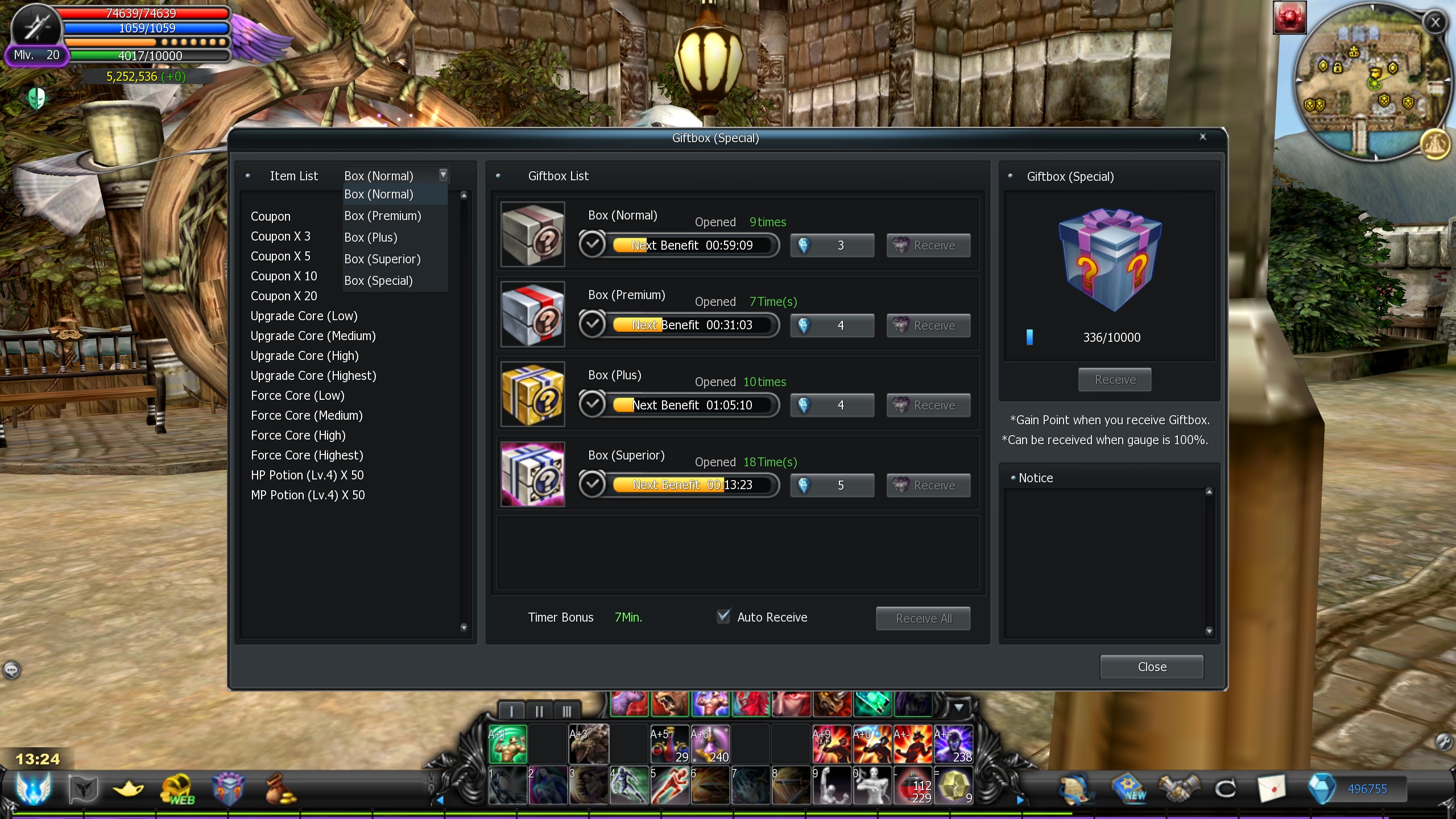Choose Box (Plus) dropdown option
The width and height of the screenshot is (1456, 819).
click(370, 238)
